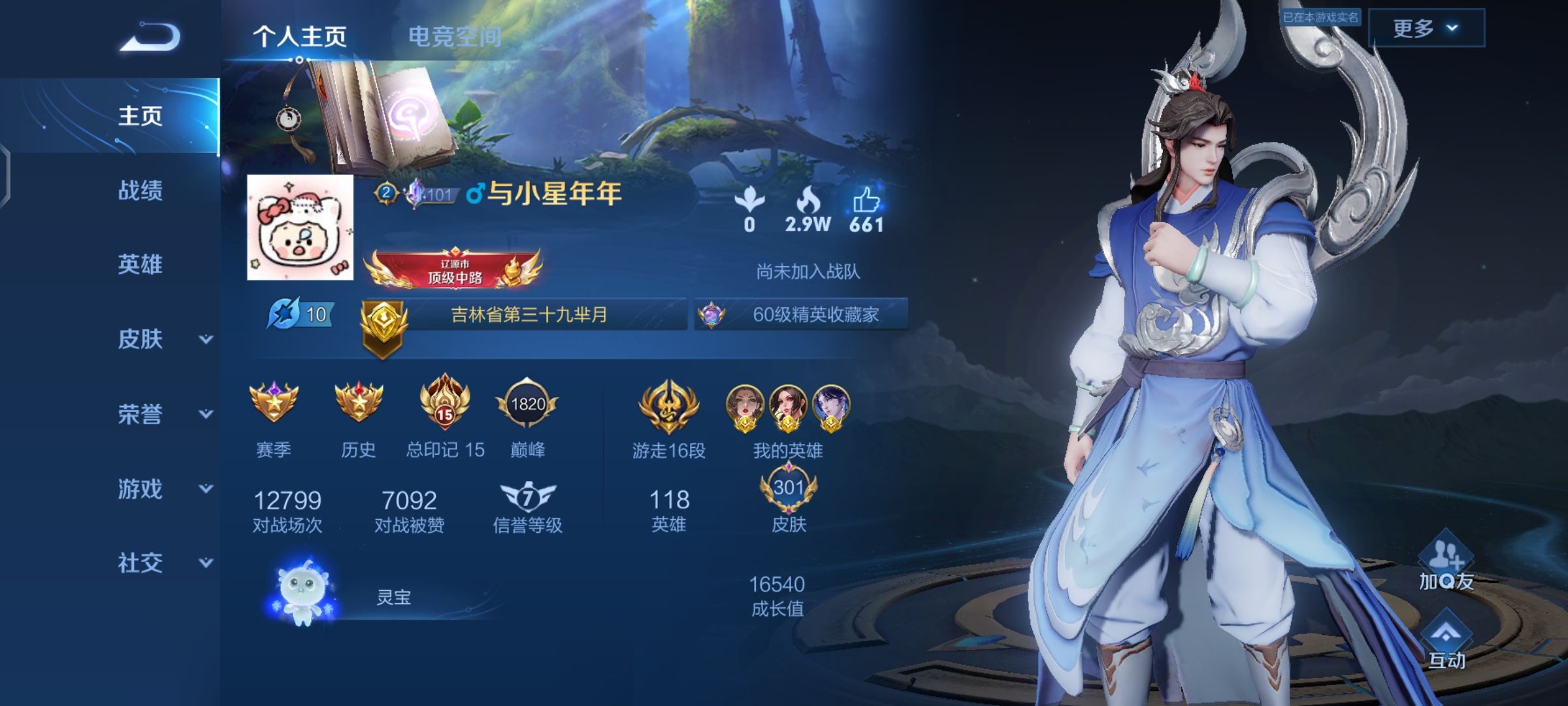Open the 60级精英收藏家 collector title
The width and height of the screenshot is (1568, 706).
802,314
